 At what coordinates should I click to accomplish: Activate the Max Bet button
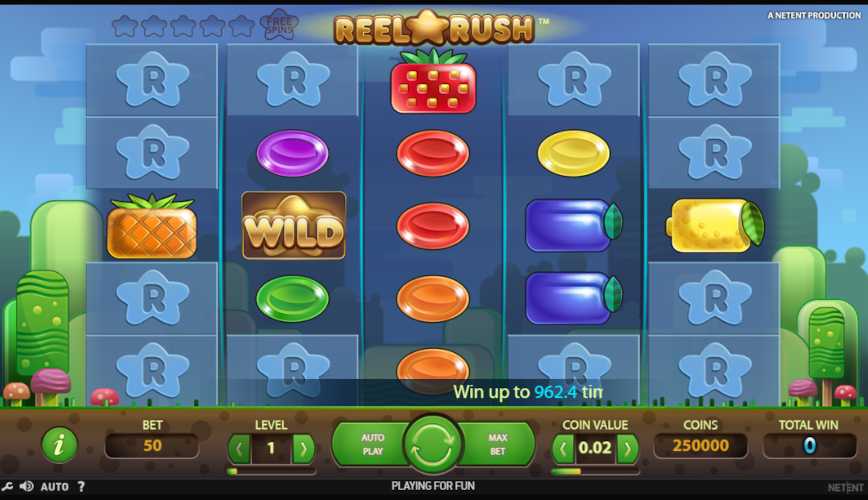[x=497, y=445]
